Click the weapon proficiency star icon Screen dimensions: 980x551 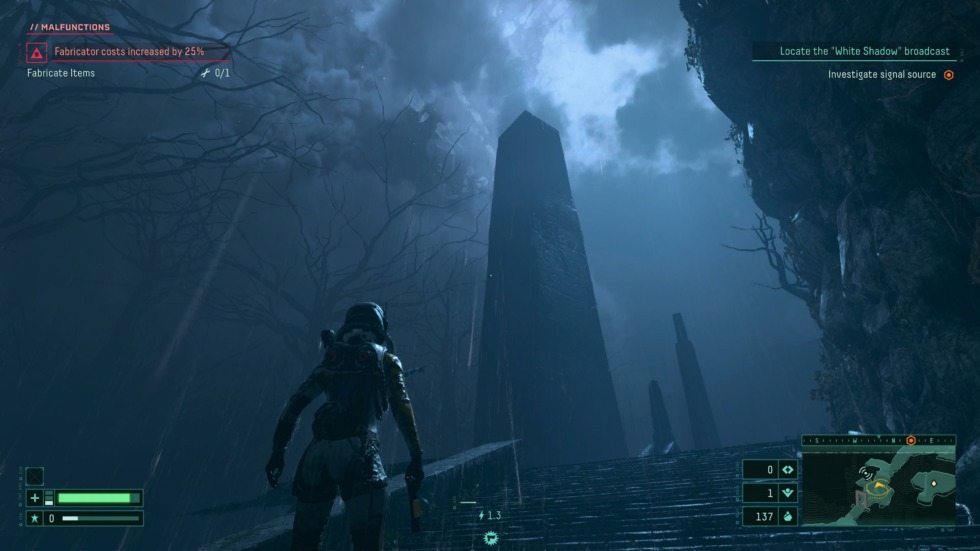coord(35,518)
